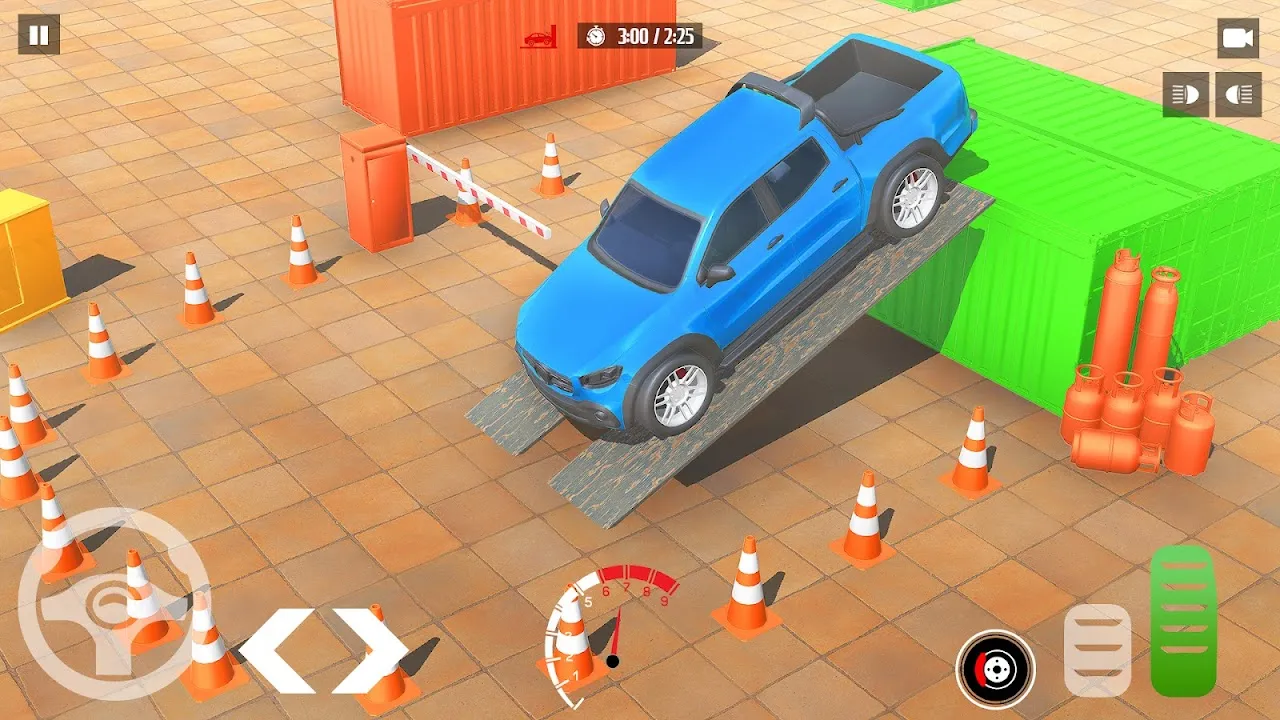Tap the steering wheel control mode icon
Screen dimensions: 1280x720
[111, 605]
